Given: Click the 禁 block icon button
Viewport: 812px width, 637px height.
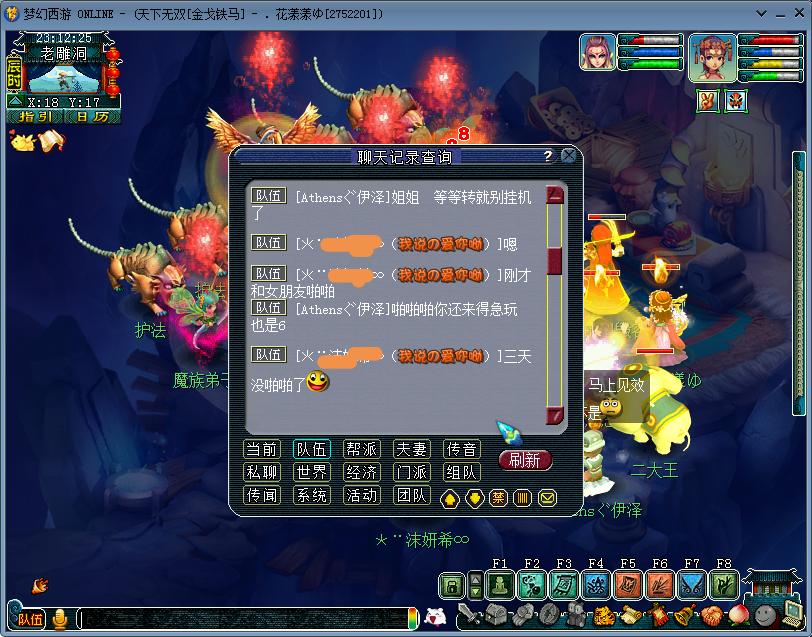Looking at the screenshot, I should (498, 497).
